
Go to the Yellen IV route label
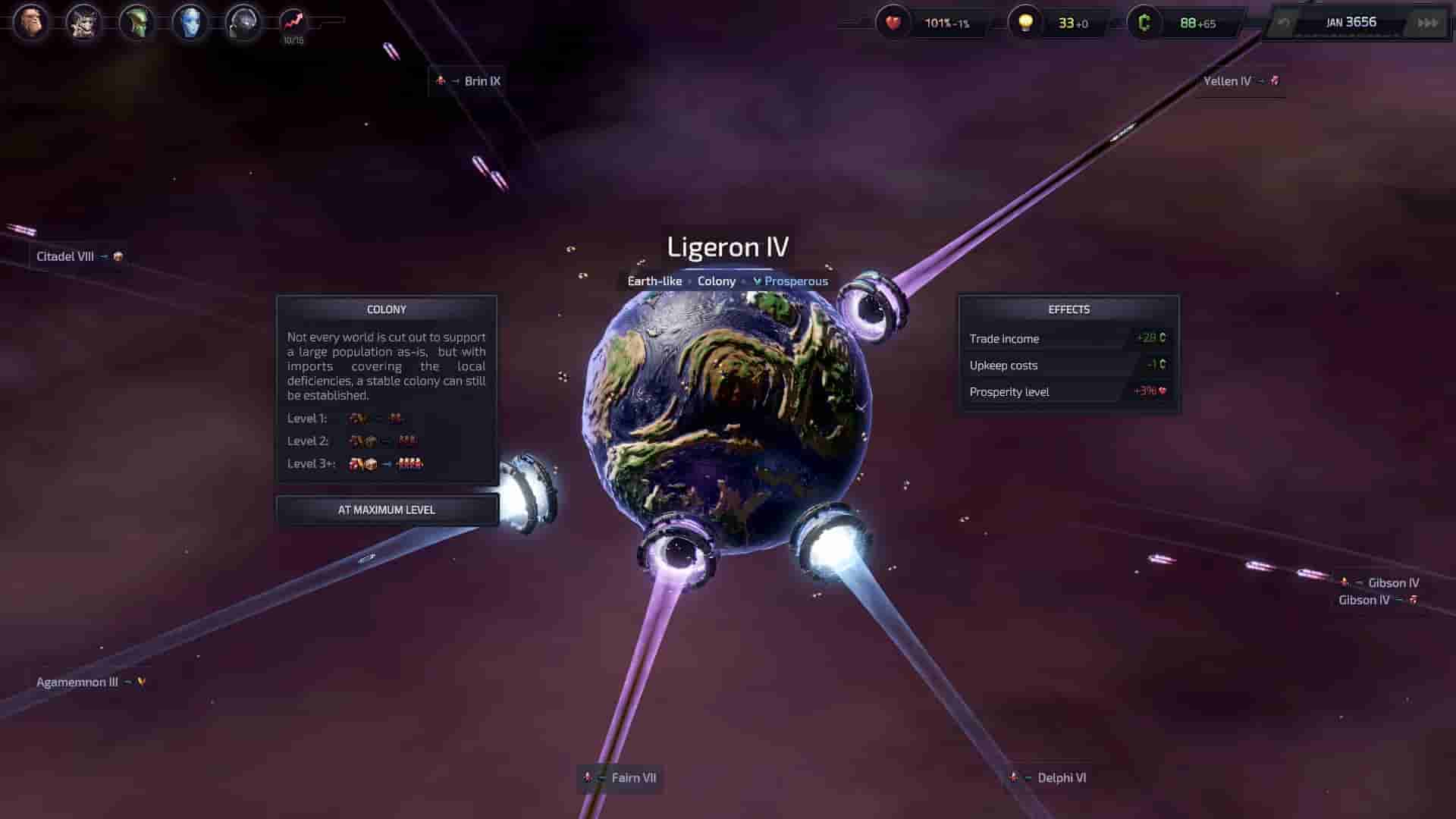pyautogui.click(x=1227, y=81)
